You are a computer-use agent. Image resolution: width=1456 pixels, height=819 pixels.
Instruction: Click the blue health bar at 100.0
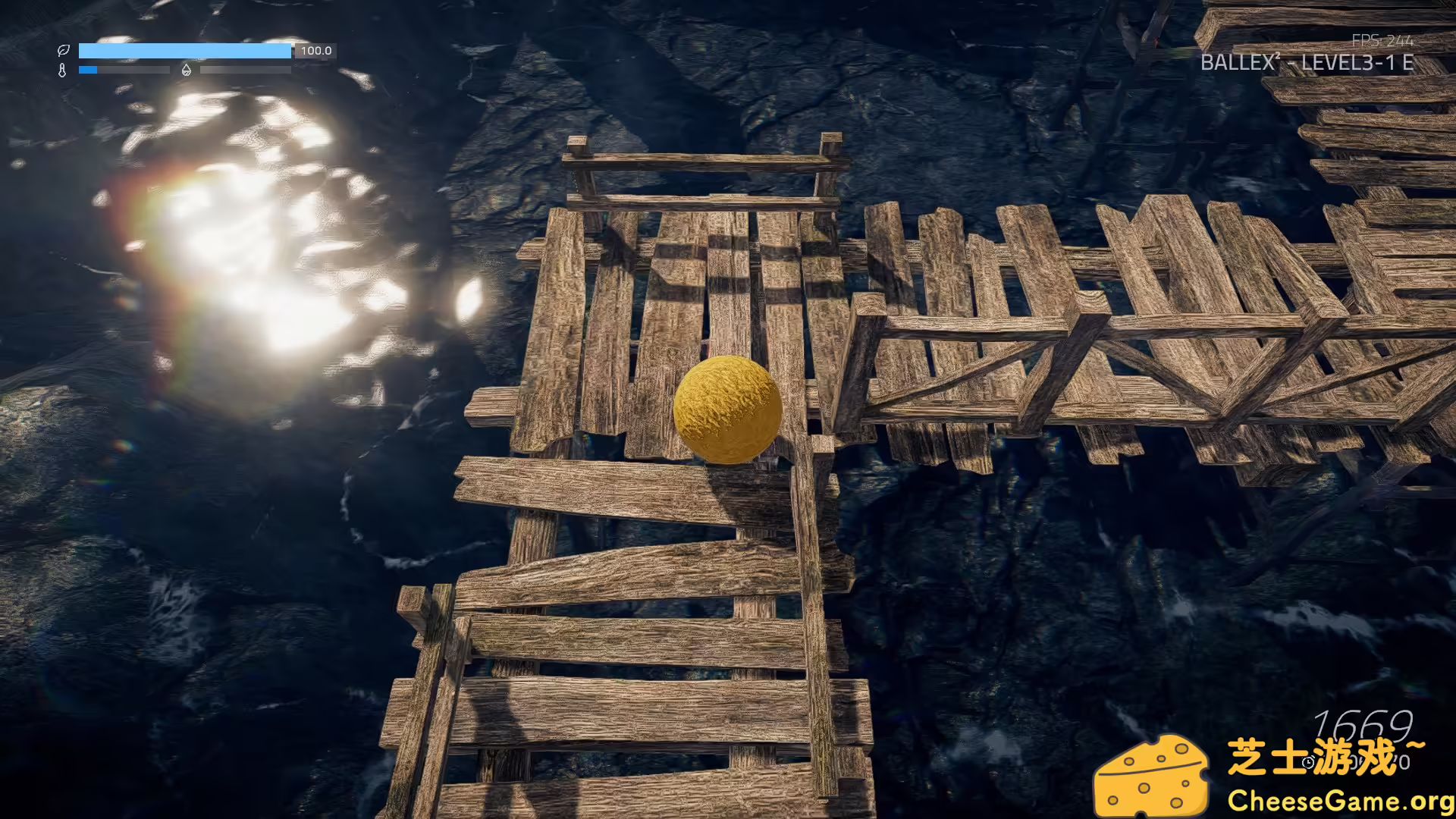click(186, 51)
